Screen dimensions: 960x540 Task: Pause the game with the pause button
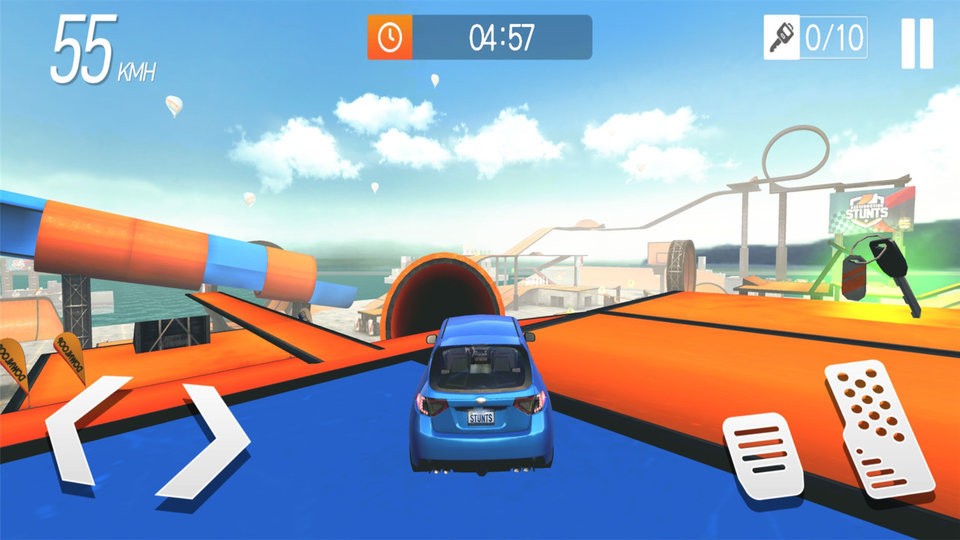[x=916, y=43]
